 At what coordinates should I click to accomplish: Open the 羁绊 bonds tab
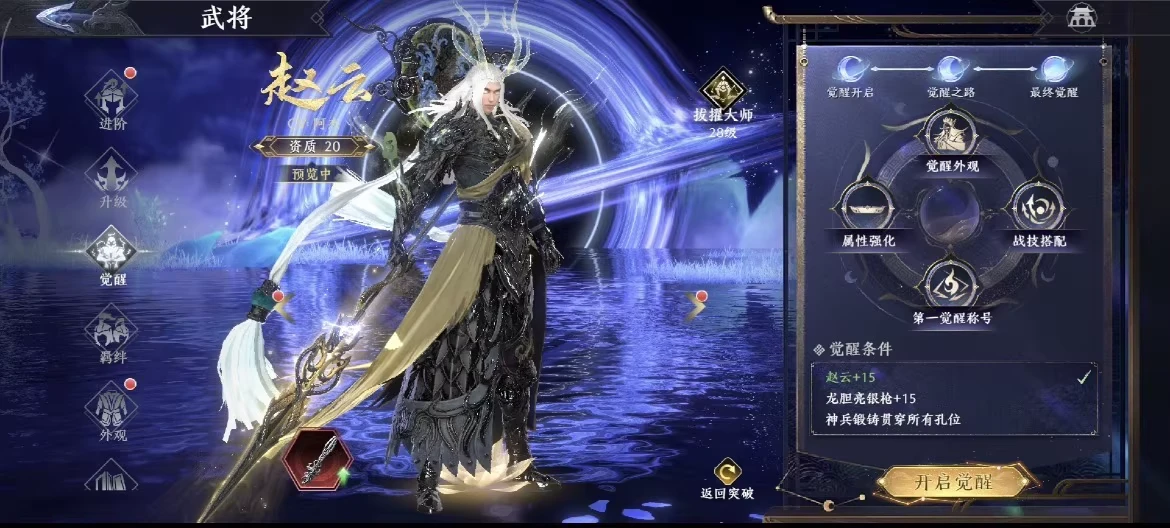pos(112,329)
